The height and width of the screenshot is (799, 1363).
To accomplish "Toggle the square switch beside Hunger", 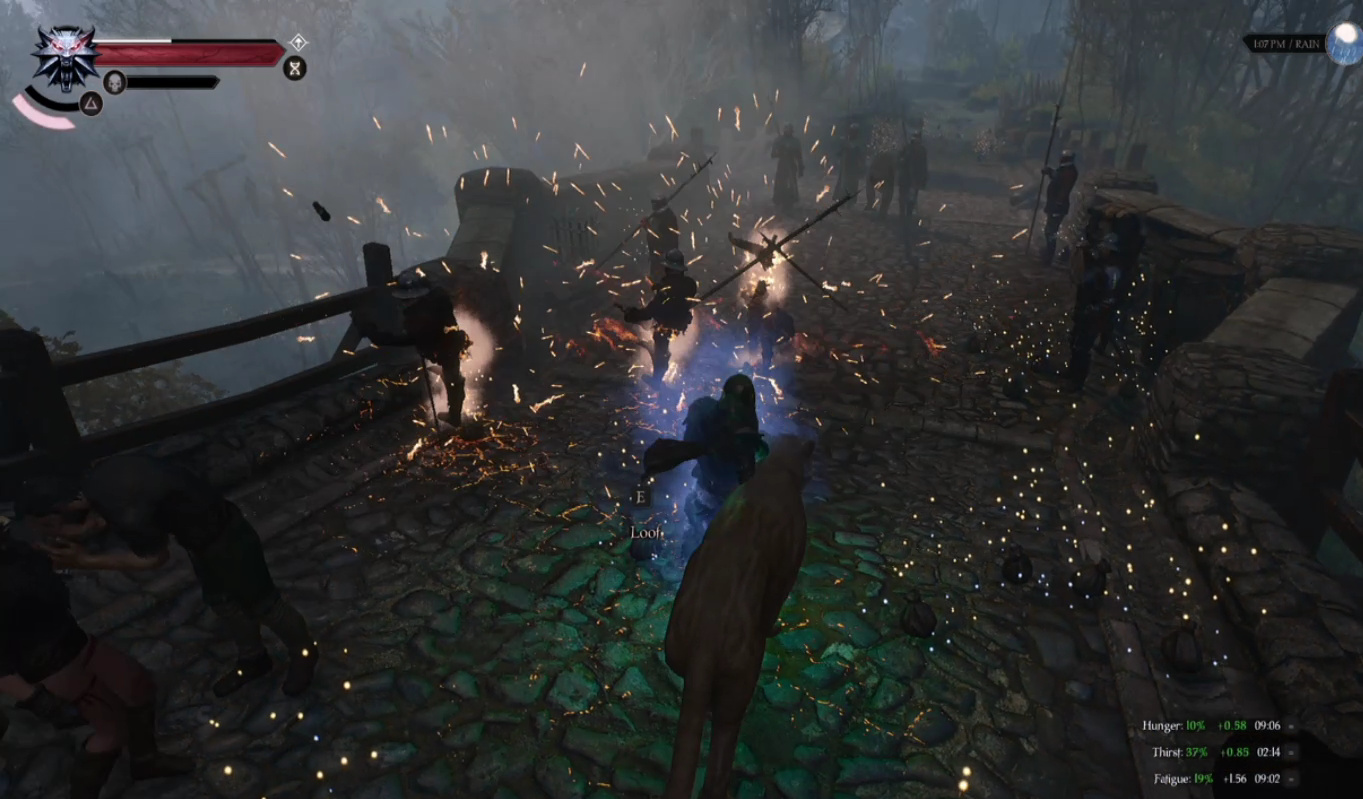I will 1291,726.
